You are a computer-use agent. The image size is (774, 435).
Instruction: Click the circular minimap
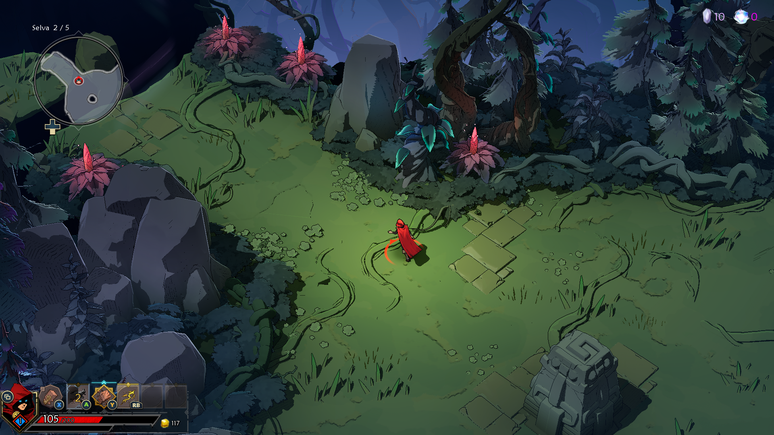point(79,79)
